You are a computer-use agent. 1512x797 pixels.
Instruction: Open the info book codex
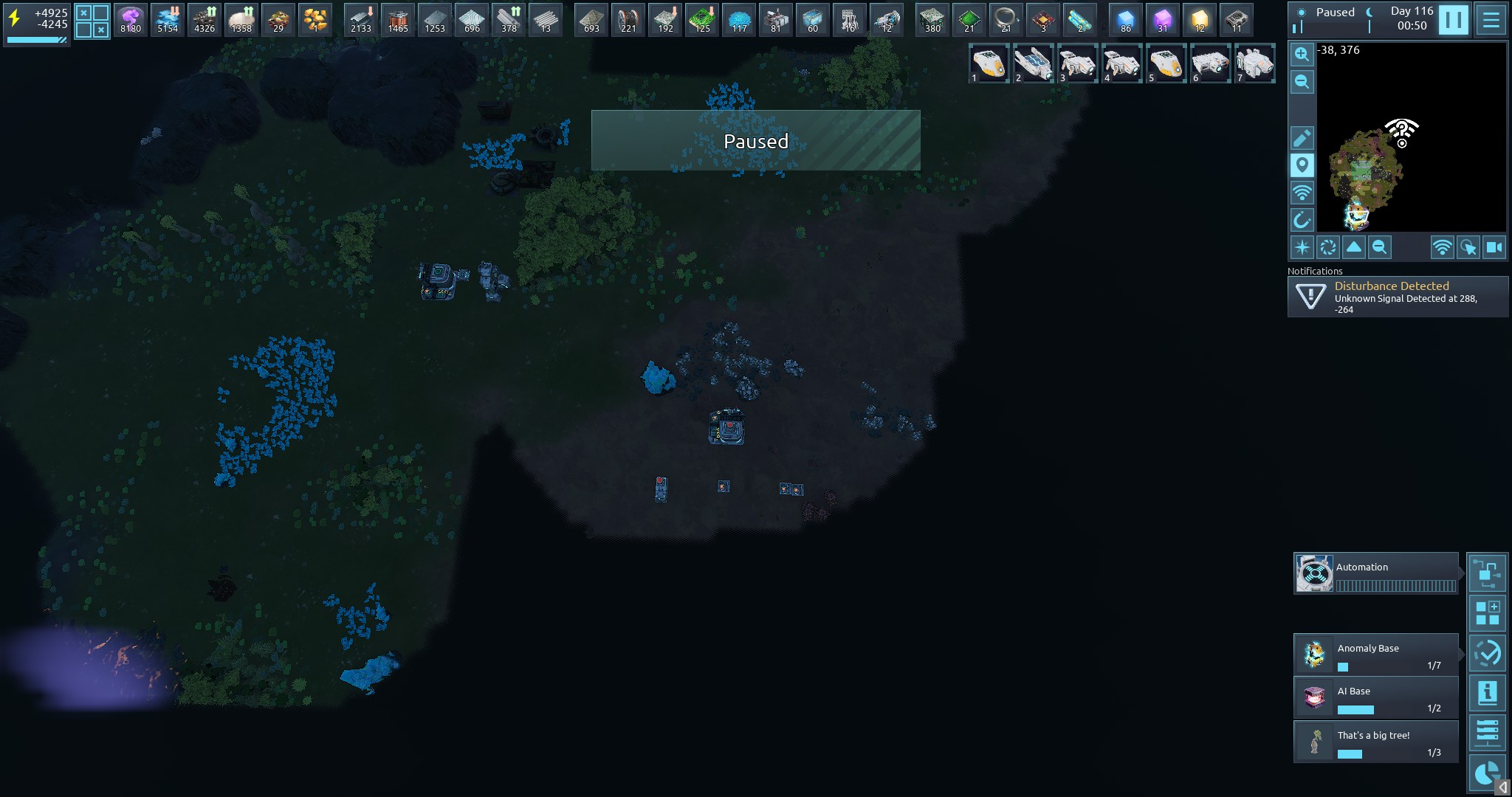1487,692
